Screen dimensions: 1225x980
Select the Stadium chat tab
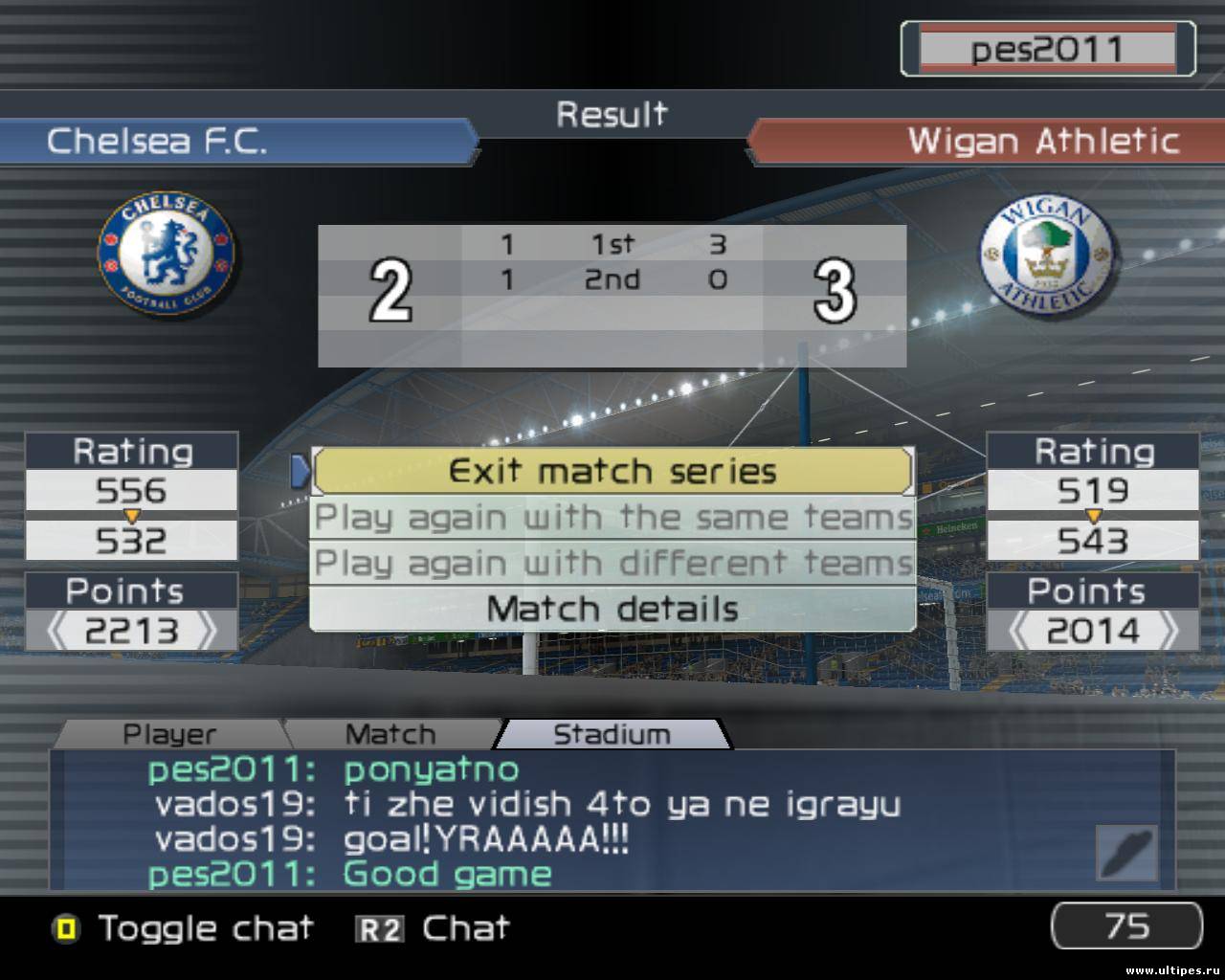[x=612, y=734]
